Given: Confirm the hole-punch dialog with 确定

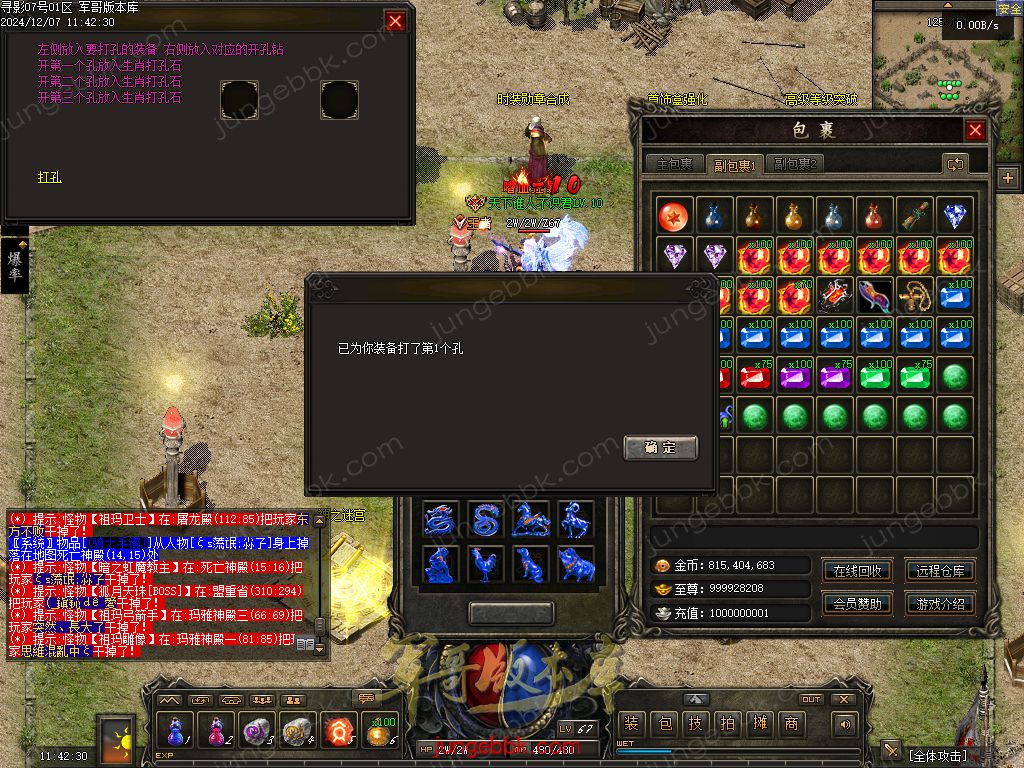Looking at the screenshot, I should click(660, 447).
